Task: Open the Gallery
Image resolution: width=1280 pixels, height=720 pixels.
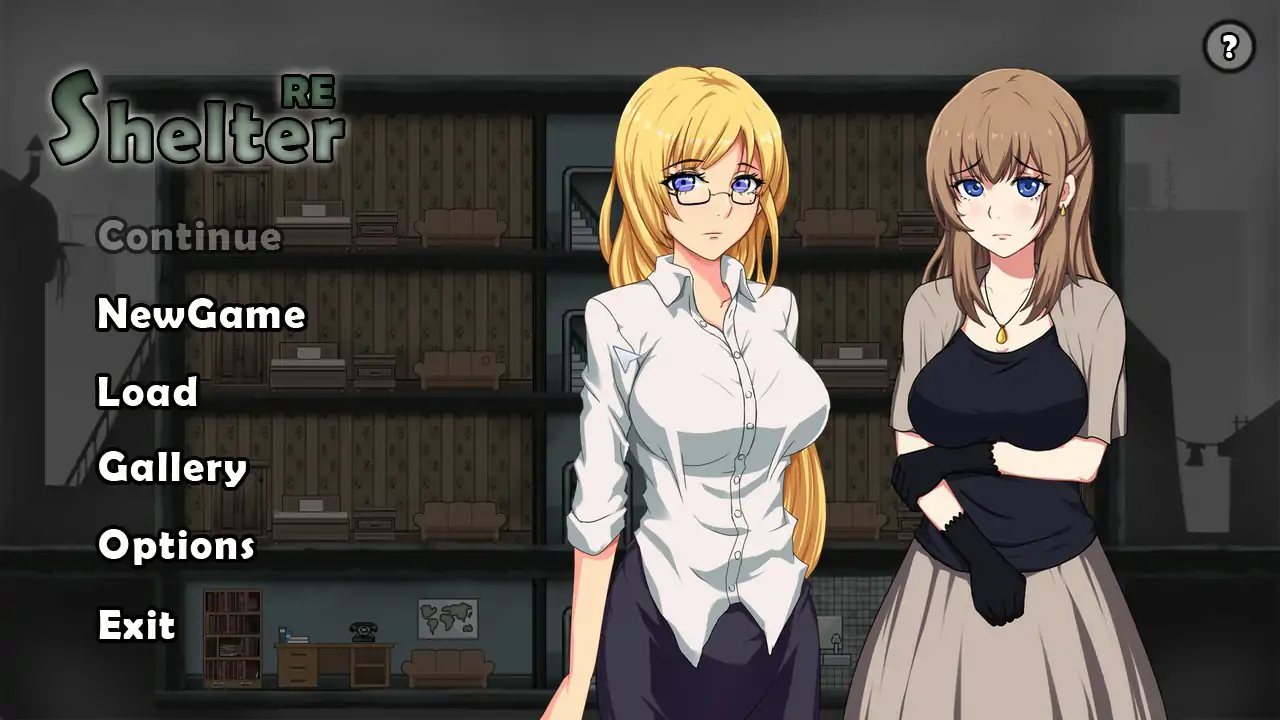Action: click(x=172, y=468)
